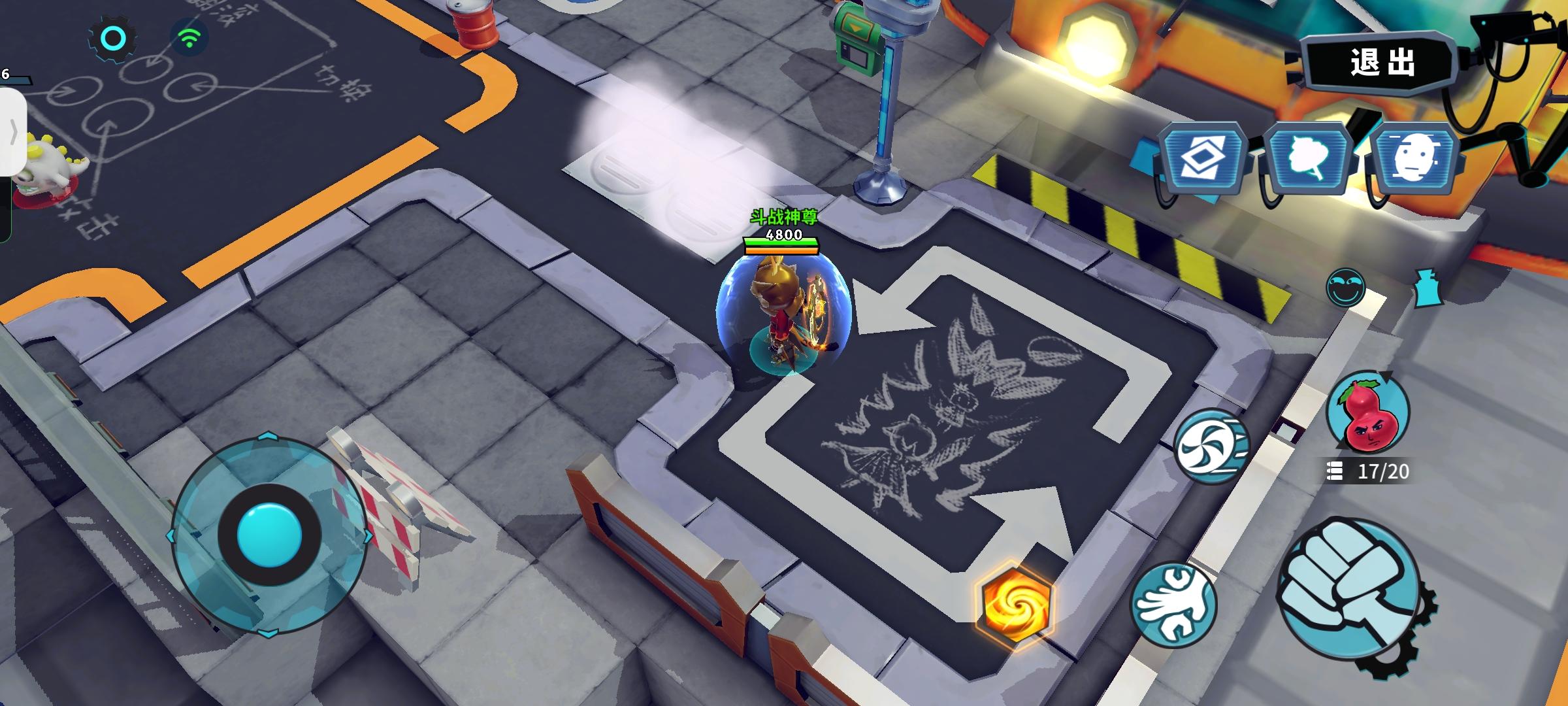Tap the green Wi-Fi signal indicator
1568x706 pixels.
tap(189, 39)
